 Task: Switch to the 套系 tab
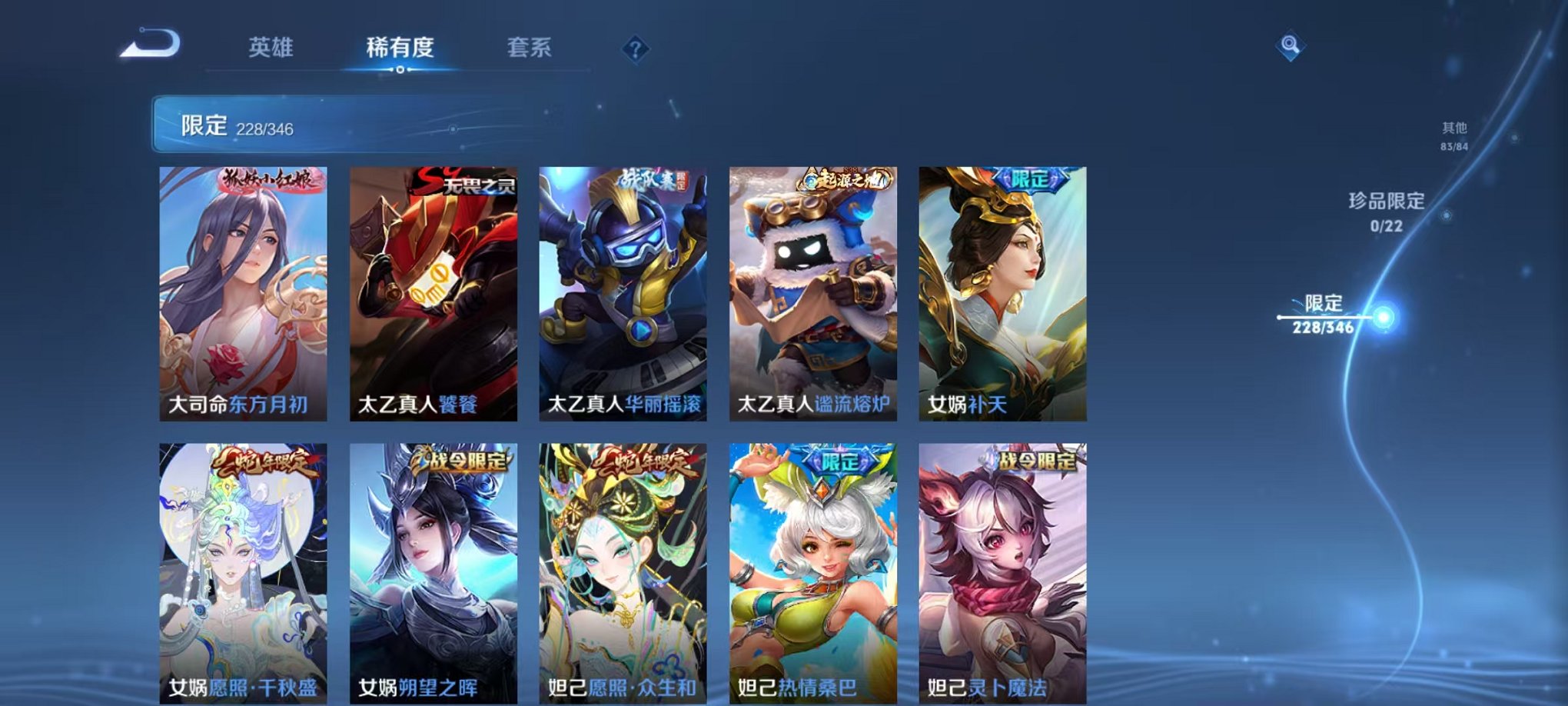coord(530,48)
